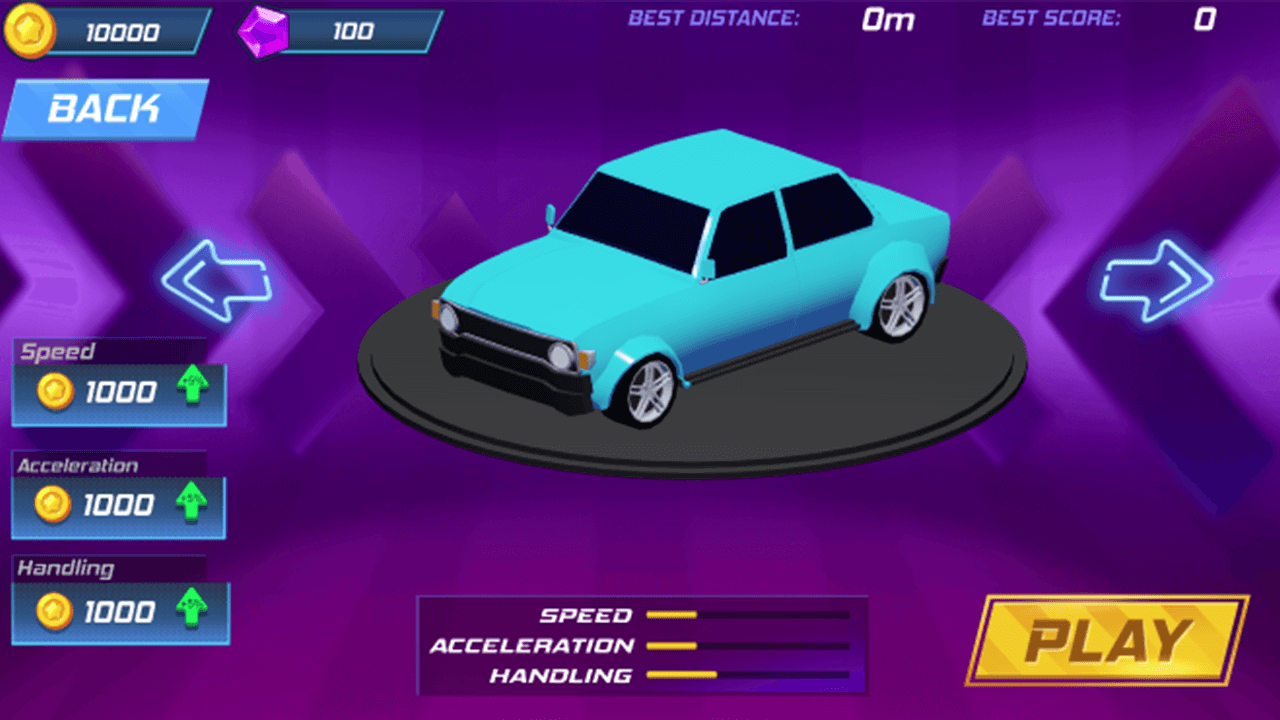1280x720 pixels.
Task: Upgrade Acceleration for 1000 coins
Action: tap(120, 506)
